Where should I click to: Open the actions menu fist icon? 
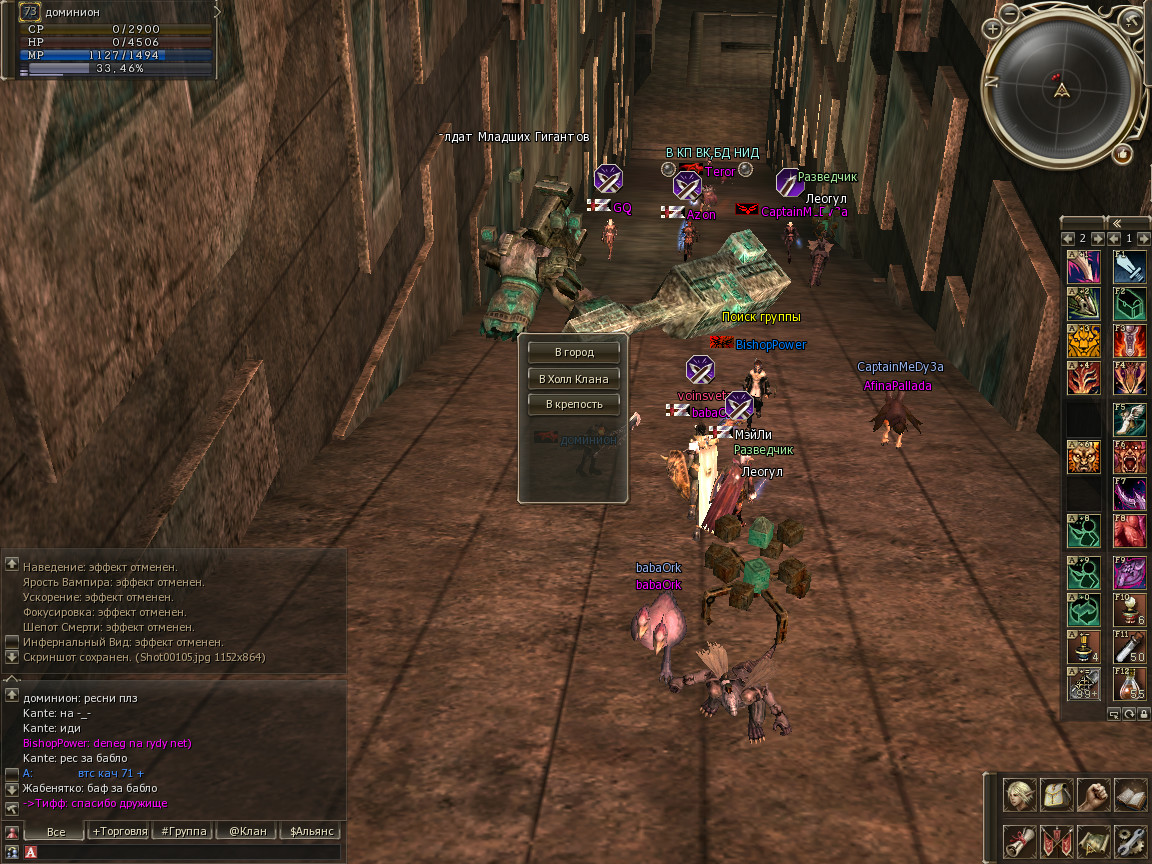click(x=1094, y=795)
